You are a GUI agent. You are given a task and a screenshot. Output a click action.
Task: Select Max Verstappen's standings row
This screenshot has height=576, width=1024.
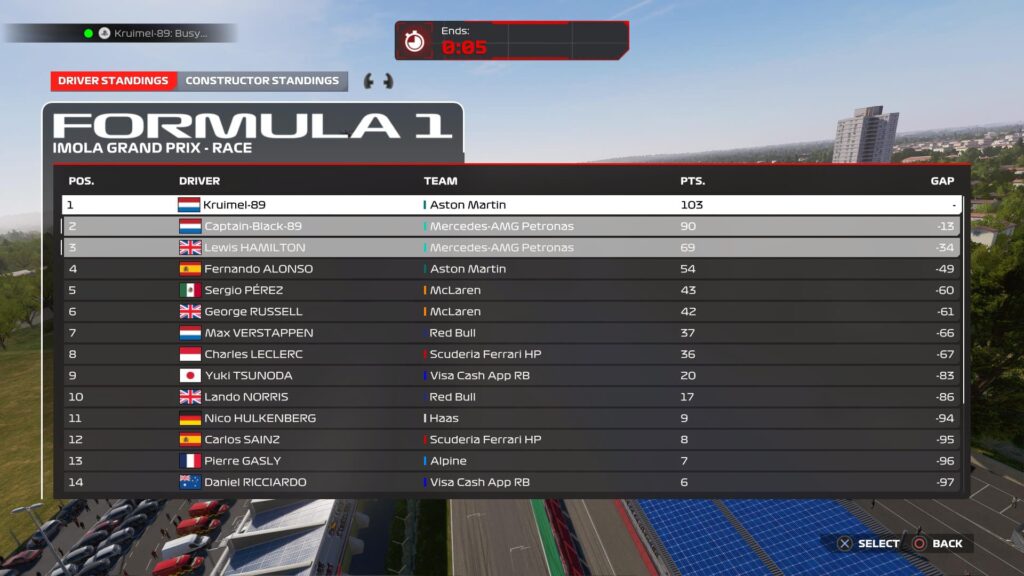(x=510, y=333)
